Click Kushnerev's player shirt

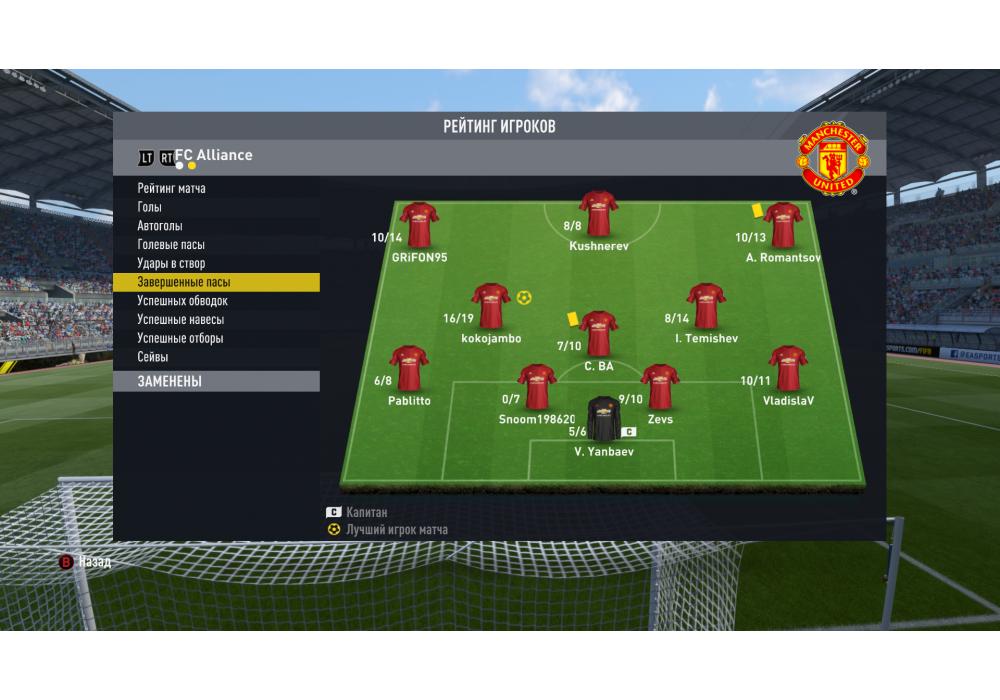(599, 214)
